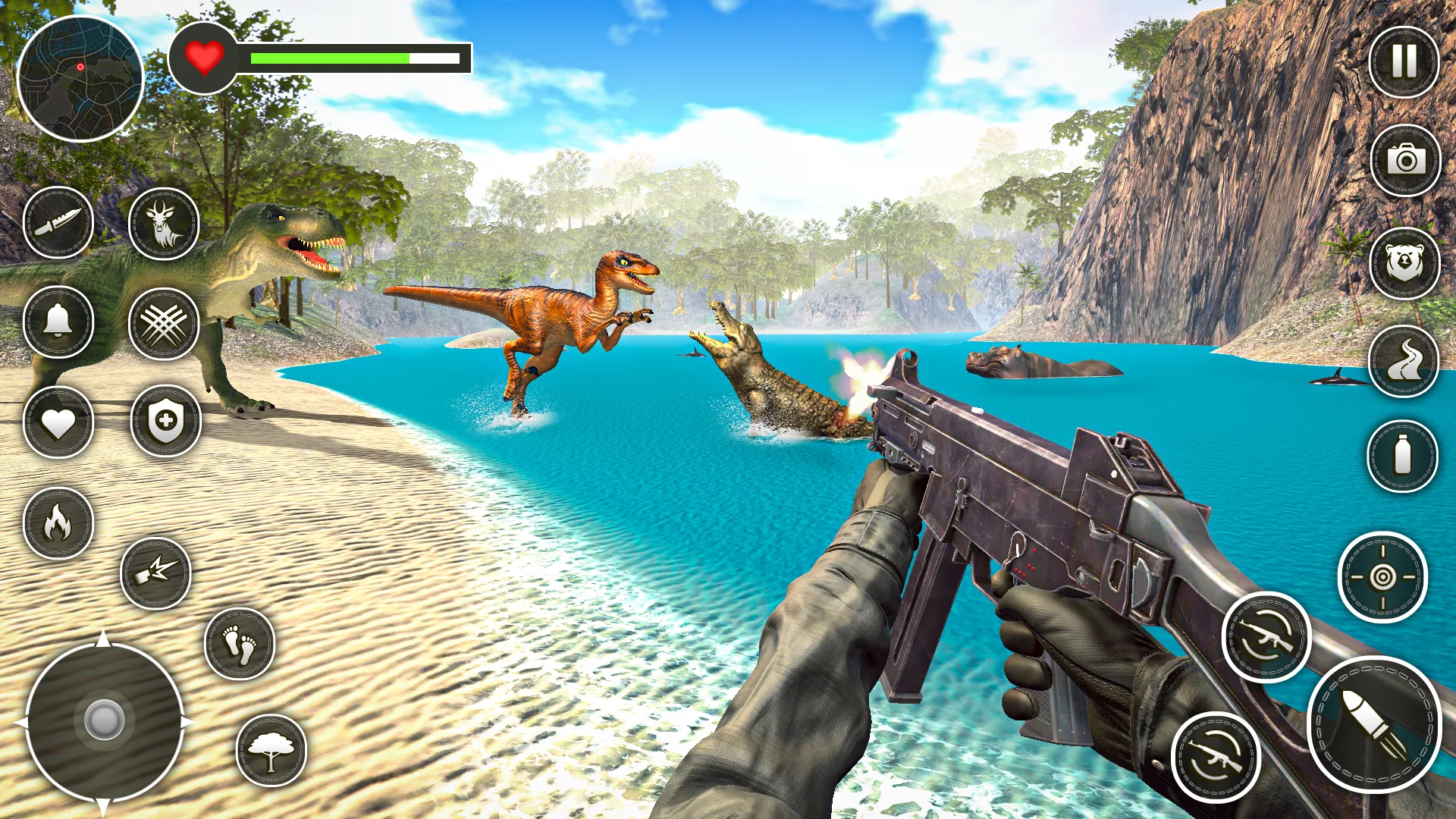Equip the knife weapon icon

click(58, 222)
